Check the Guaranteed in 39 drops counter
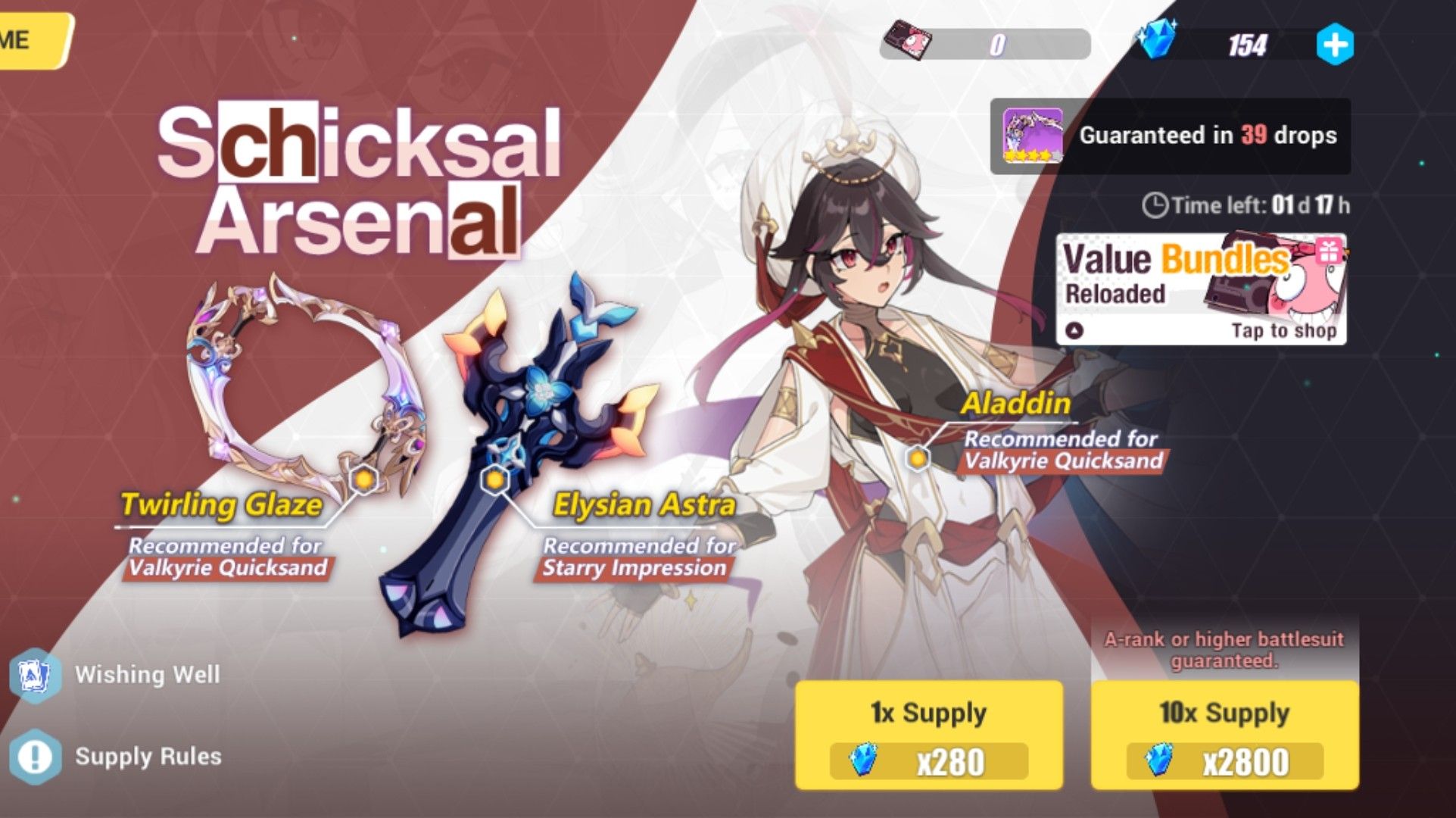This screenshot has width=1456, height=818. [1209, 136]
